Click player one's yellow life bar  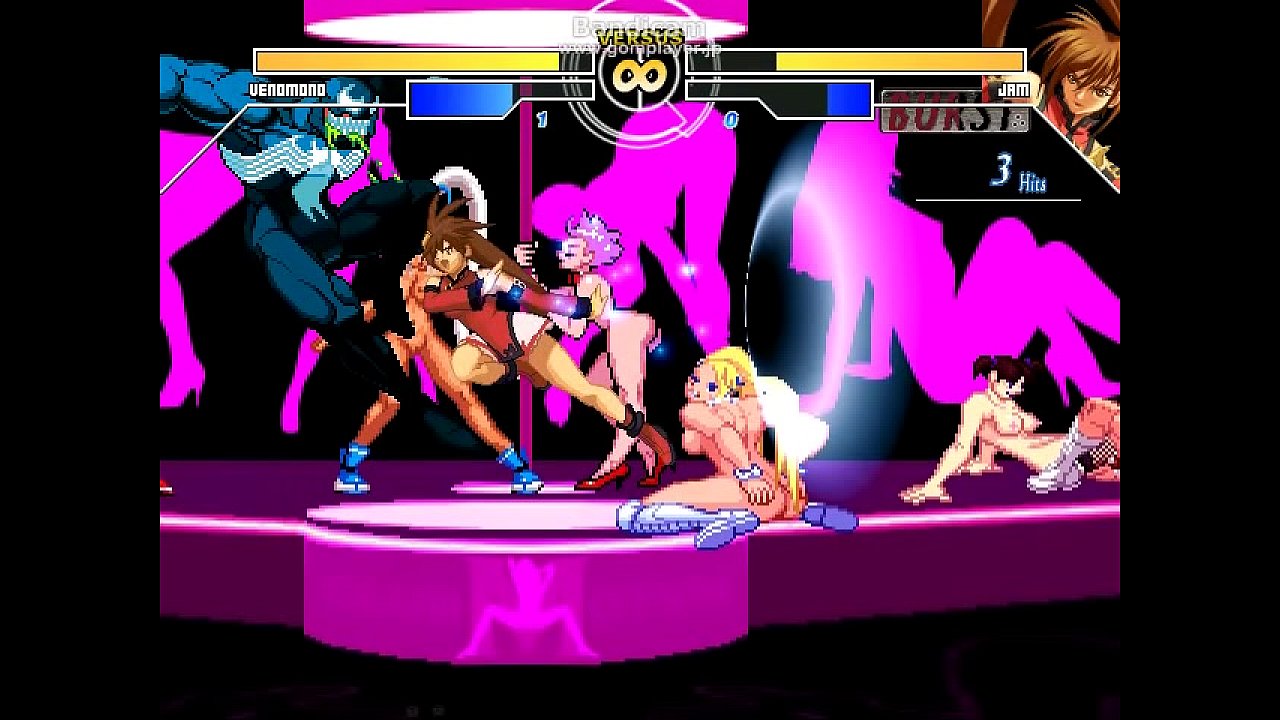click(x=405, y=61)
